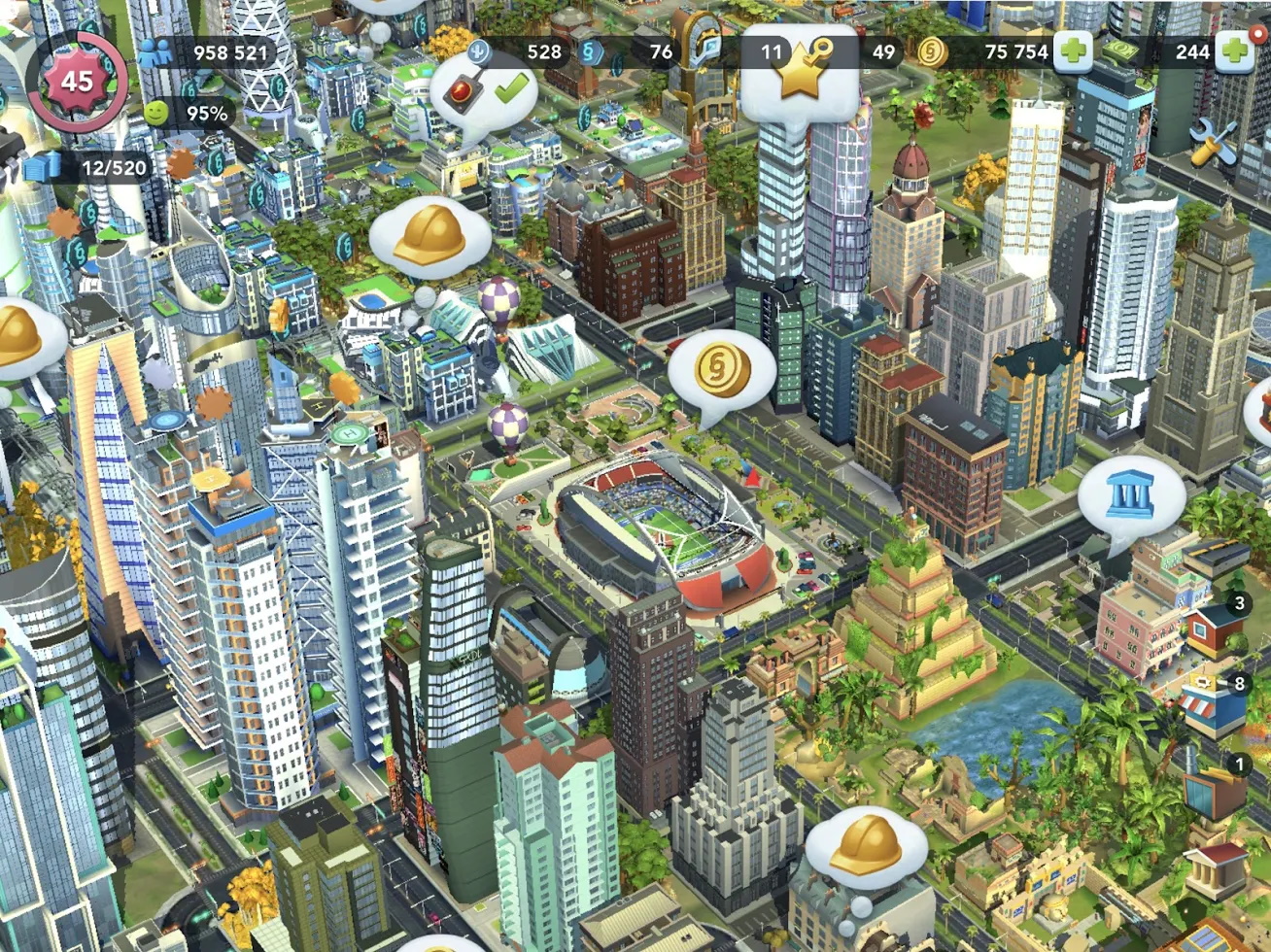Tap the joystick and checkmark bubble

pyautogui.click(x=483, y=92)
